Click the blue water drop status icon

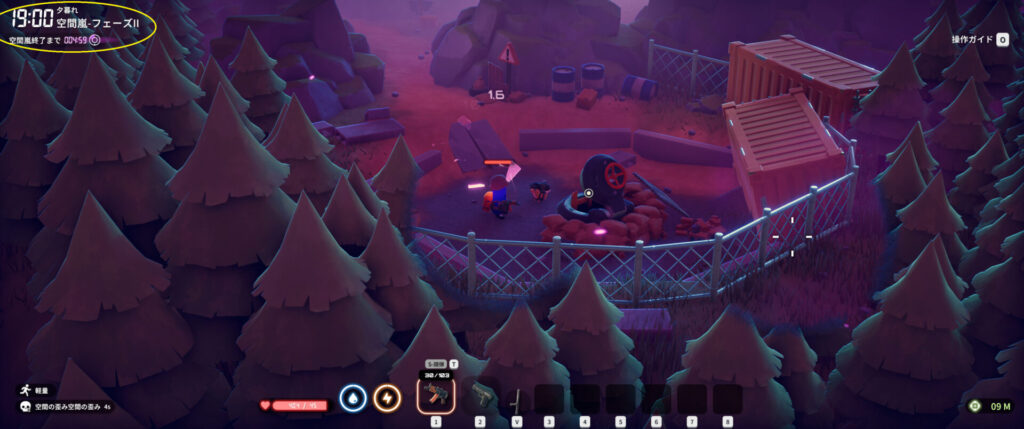pyautogui.click(x=351, y=398)
